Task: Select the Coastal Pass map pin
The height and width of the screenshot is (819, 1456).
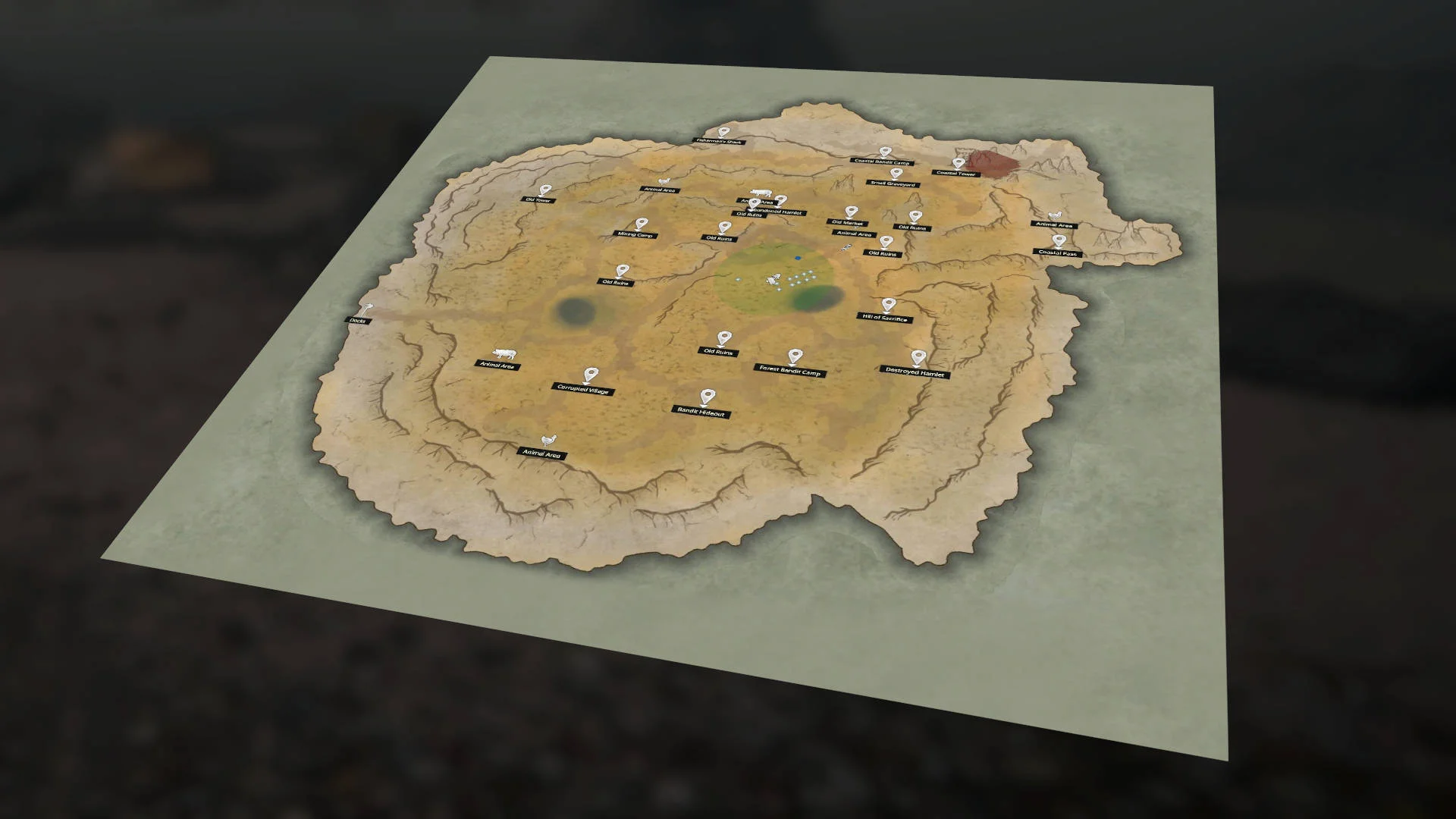Action: (x=1059, y=243)
